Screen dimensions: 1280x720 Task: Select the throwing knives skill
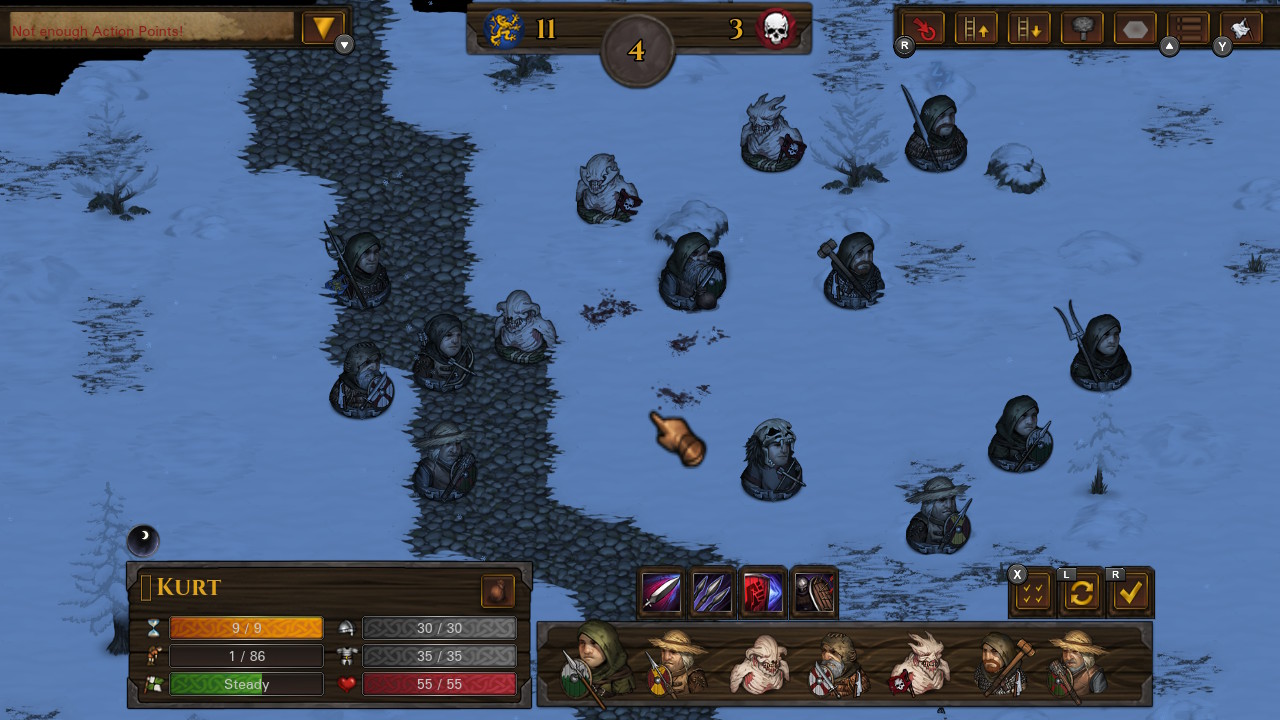point(713,592)
